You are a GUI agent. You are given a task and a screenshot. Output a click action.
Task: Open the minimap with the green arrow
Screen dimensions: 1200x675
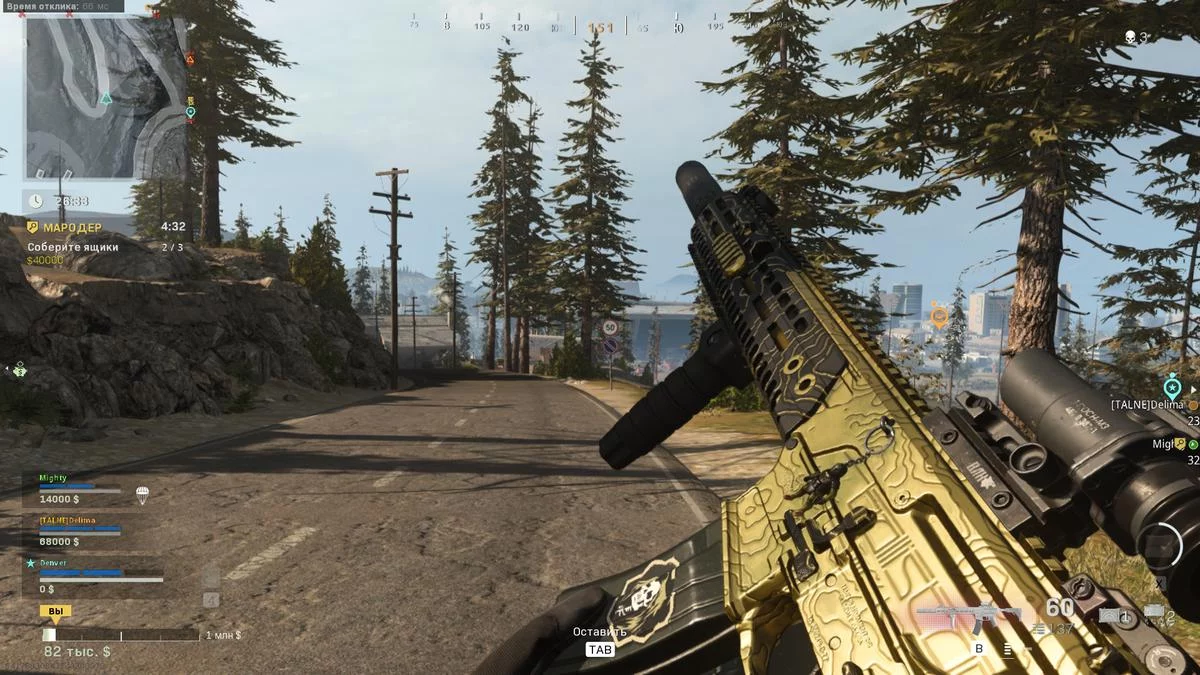pyautogui.click(x=105, y=97)
